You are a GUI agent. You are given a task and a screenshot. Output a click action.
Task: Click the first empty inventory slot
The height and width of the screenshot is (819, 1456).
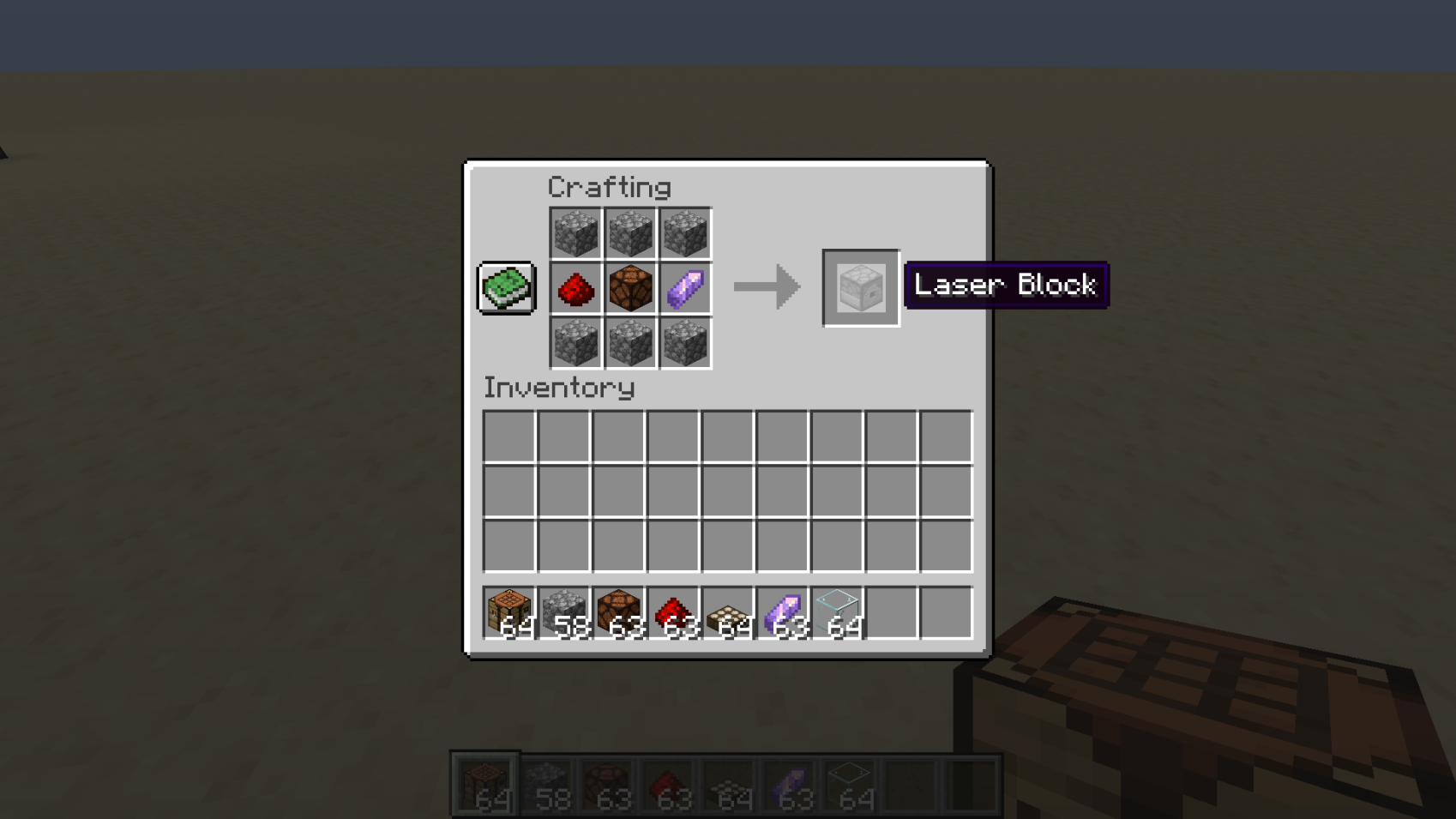point(509,438)
